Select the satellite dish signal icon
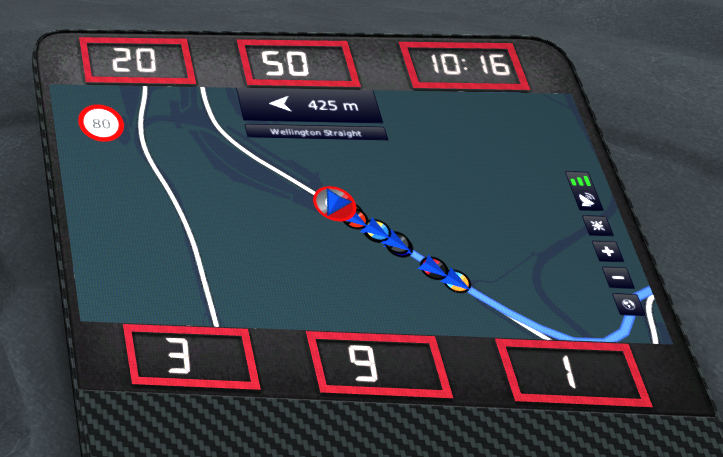Image resolution: width=723 pixels, height=457 pixels. (587, 201)
